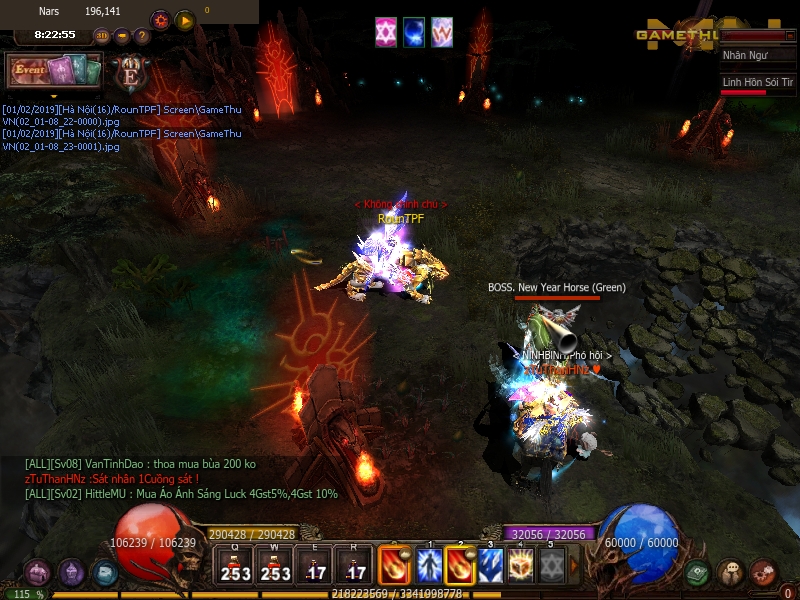This screenshot has width=800, height=600.
Task: Use the R-slot blue mana potion
Action: (355, 566)
